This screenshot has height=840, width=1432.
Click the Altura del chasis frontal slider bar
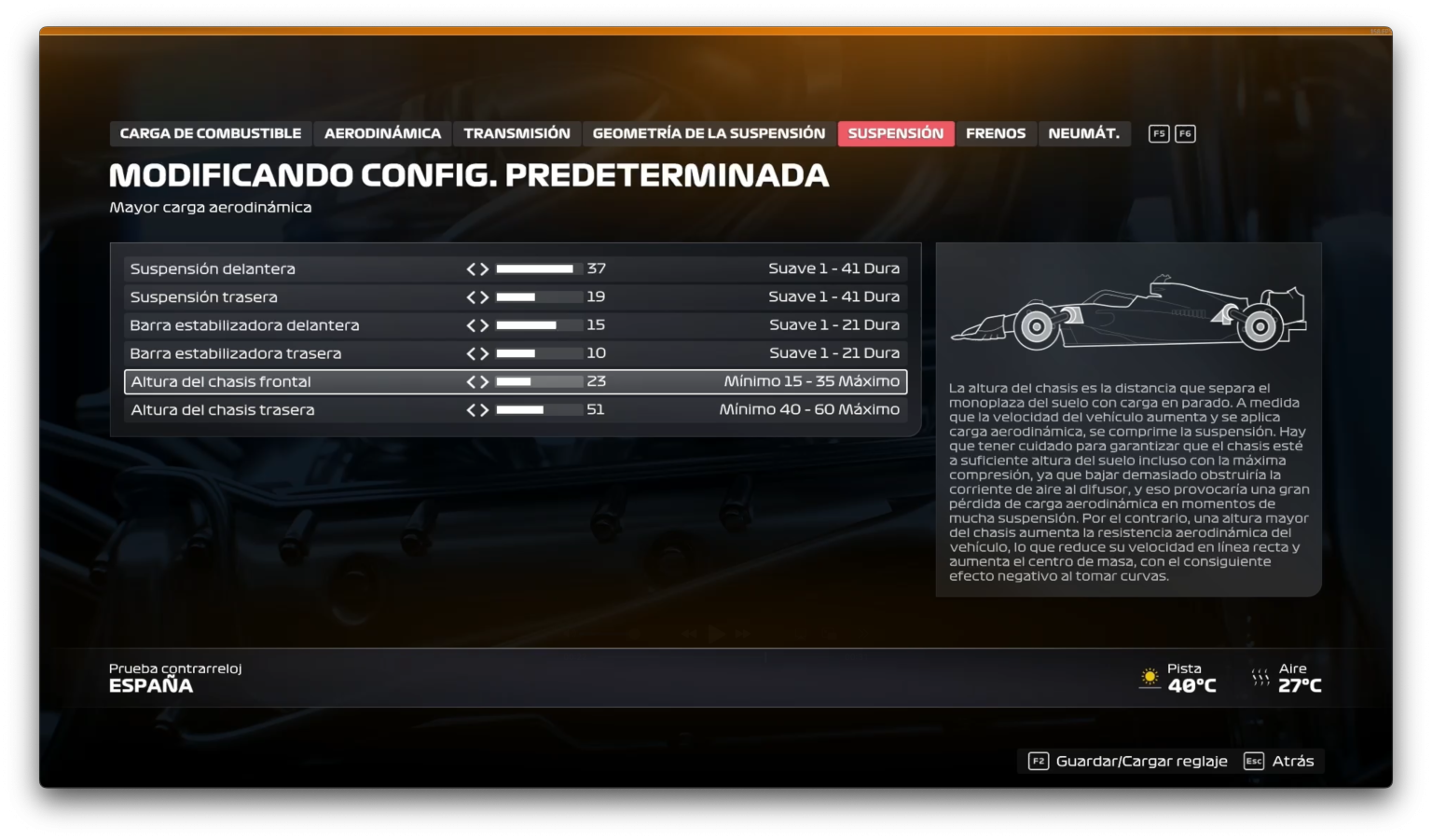tap(539, 381)
